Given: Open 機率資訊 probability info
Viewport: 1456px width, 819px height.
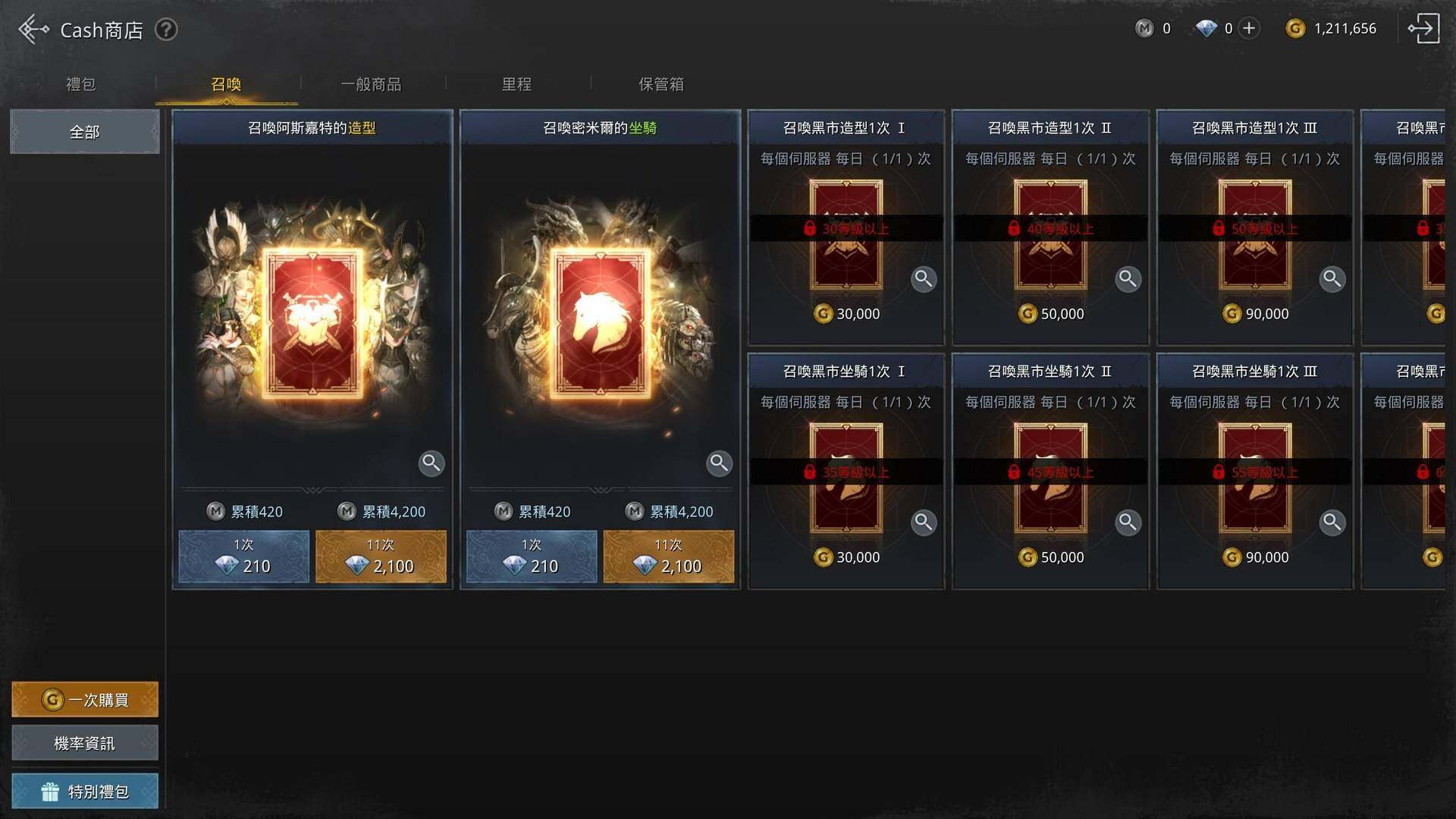Looking at the screenshot, I should 84,743.
